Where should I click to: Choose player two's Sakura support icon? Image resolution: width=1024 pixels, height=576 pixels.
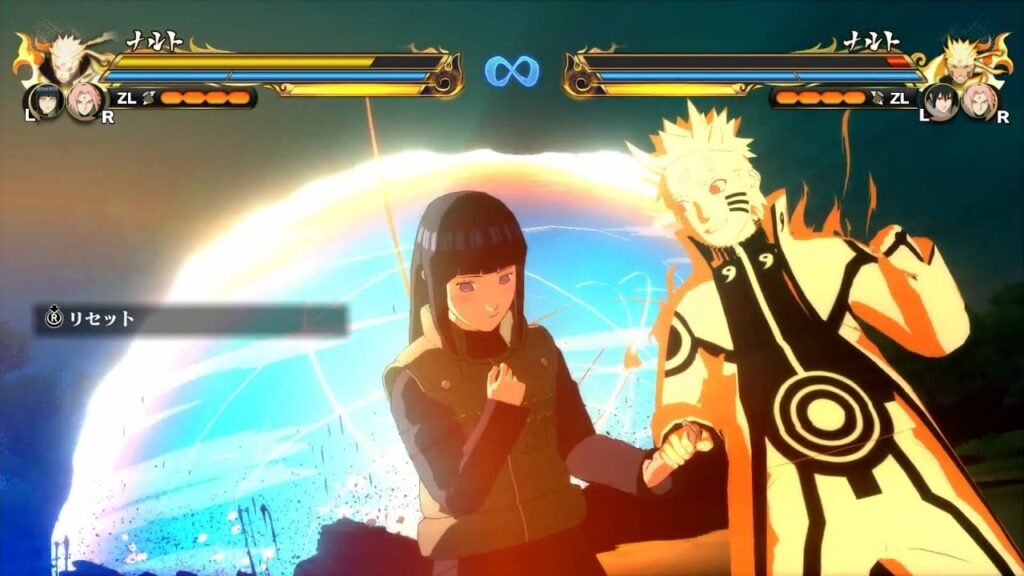(x=977, y=101)
